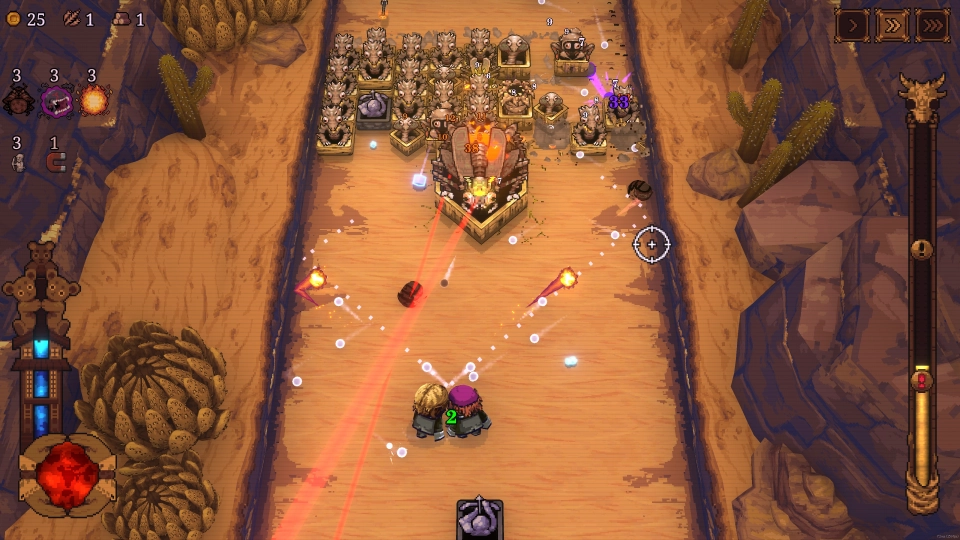Set game speed to single arrow

(x=852, y=25)
